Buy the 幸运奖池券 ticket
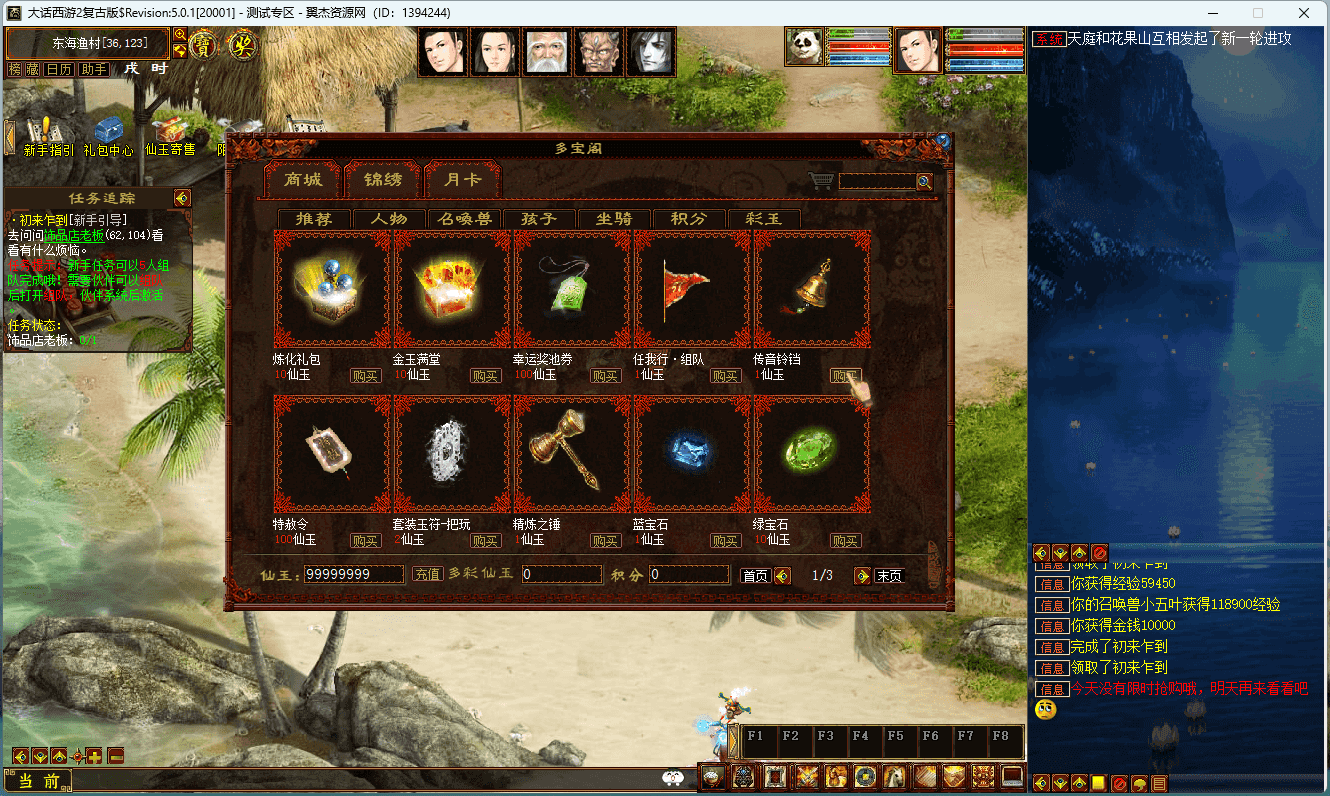This screenshot has height=796, width=1330. pos(605,376)
